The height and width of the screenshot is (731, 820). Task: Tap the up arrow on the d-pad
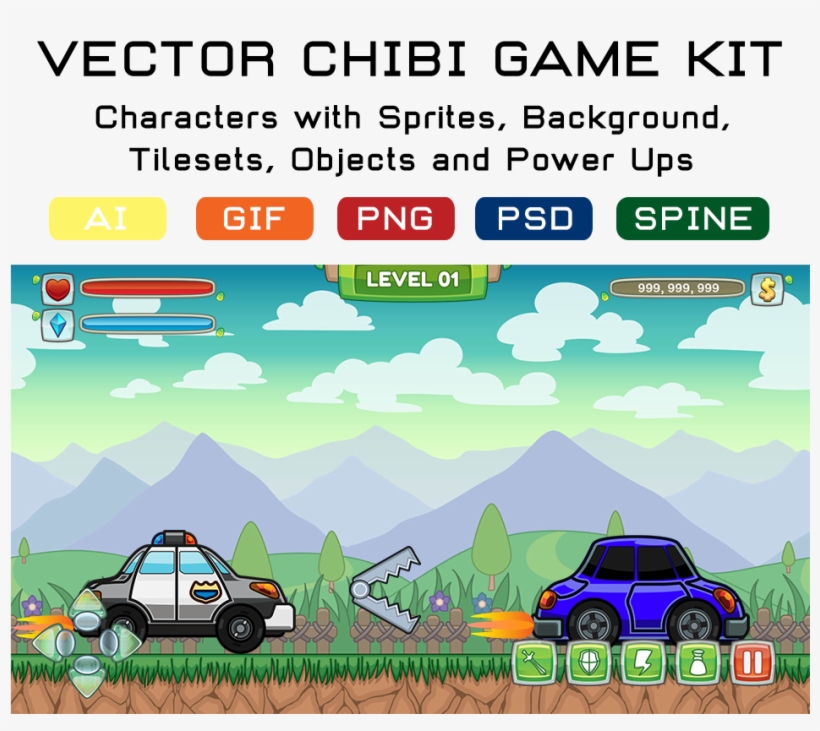pos(88,605)
